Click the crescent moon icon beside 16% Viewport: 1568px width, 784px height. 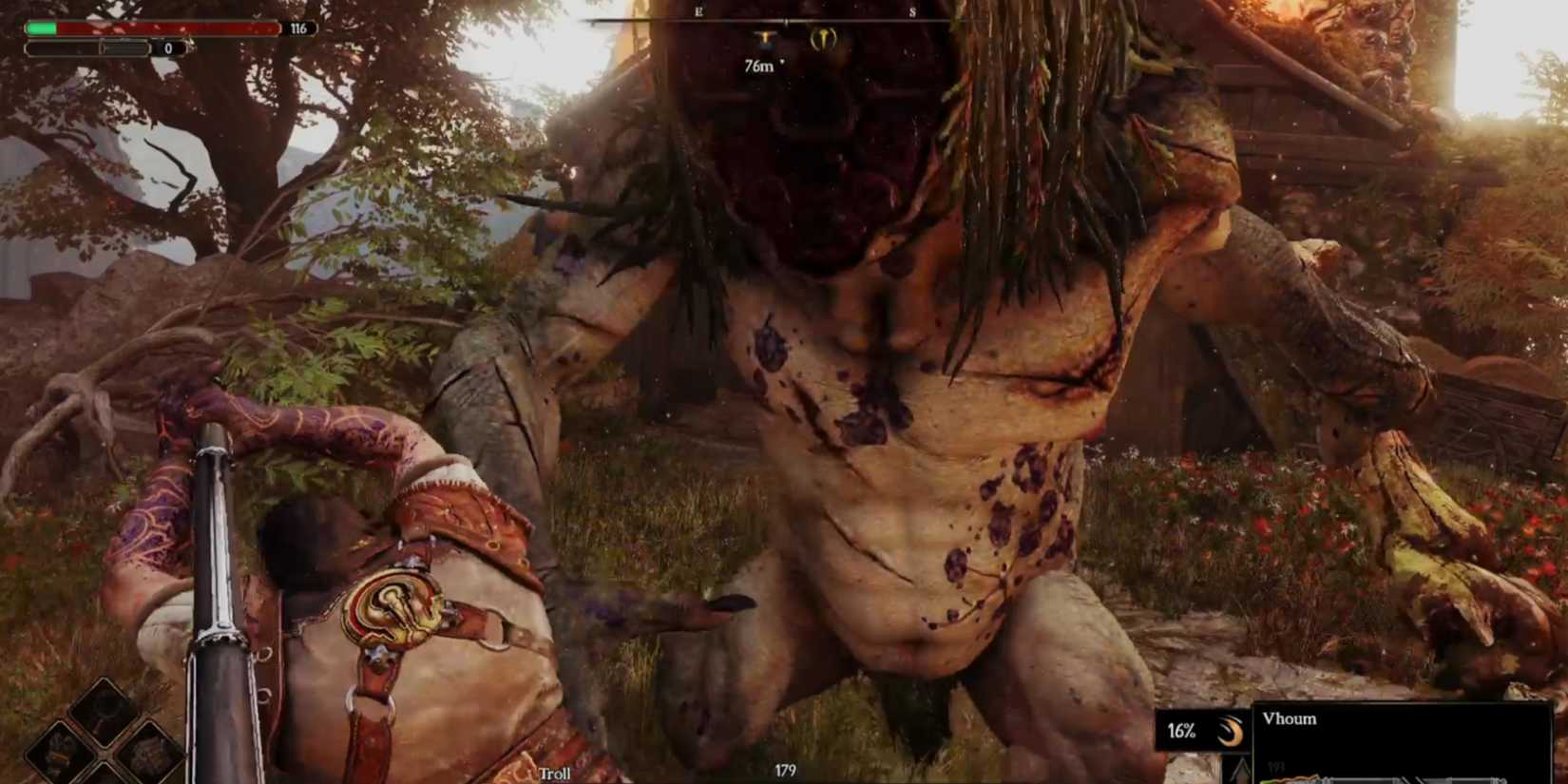point(1232,732)
